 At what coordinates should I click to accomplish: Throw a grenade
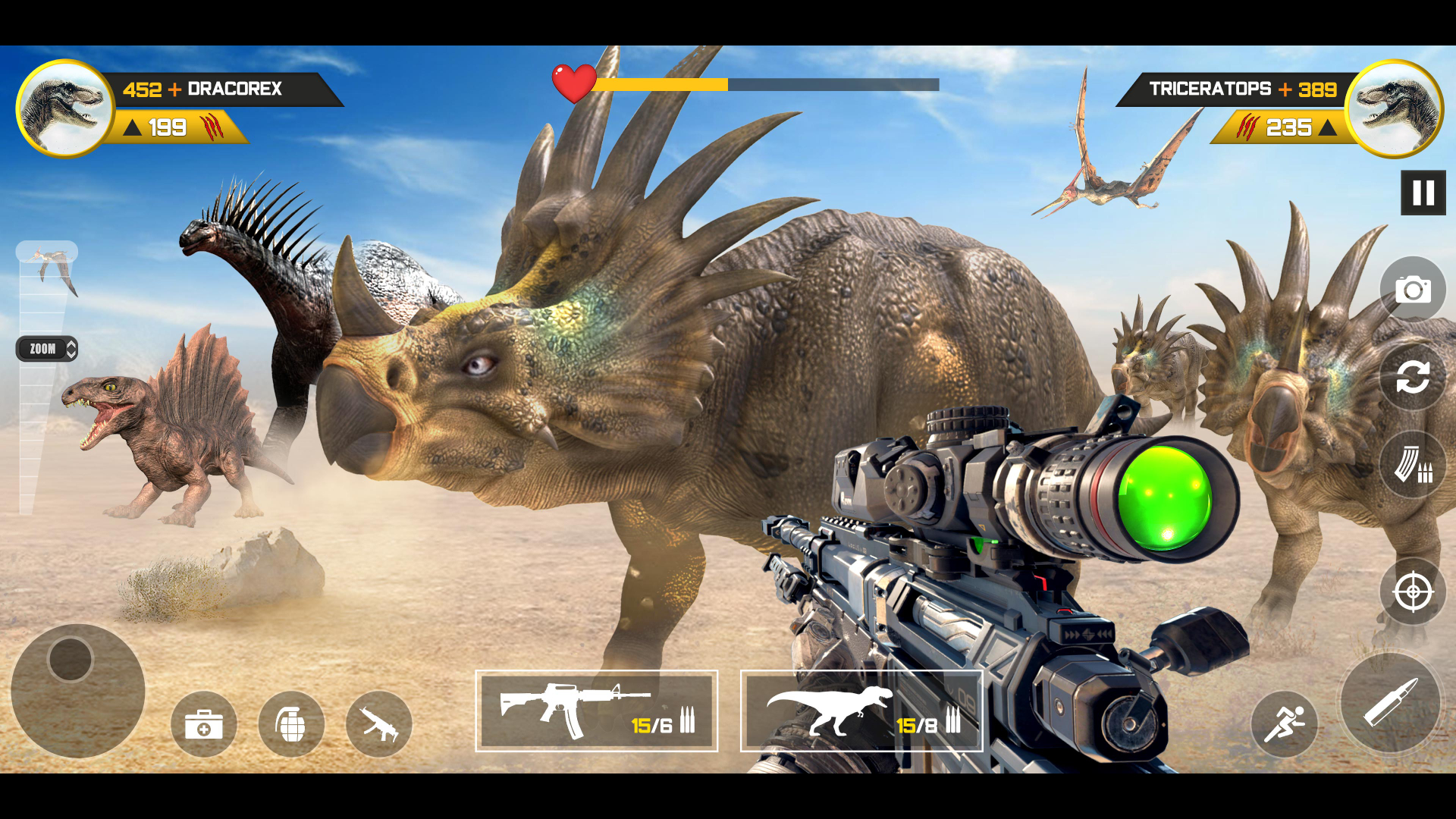[x=292, y=724]
